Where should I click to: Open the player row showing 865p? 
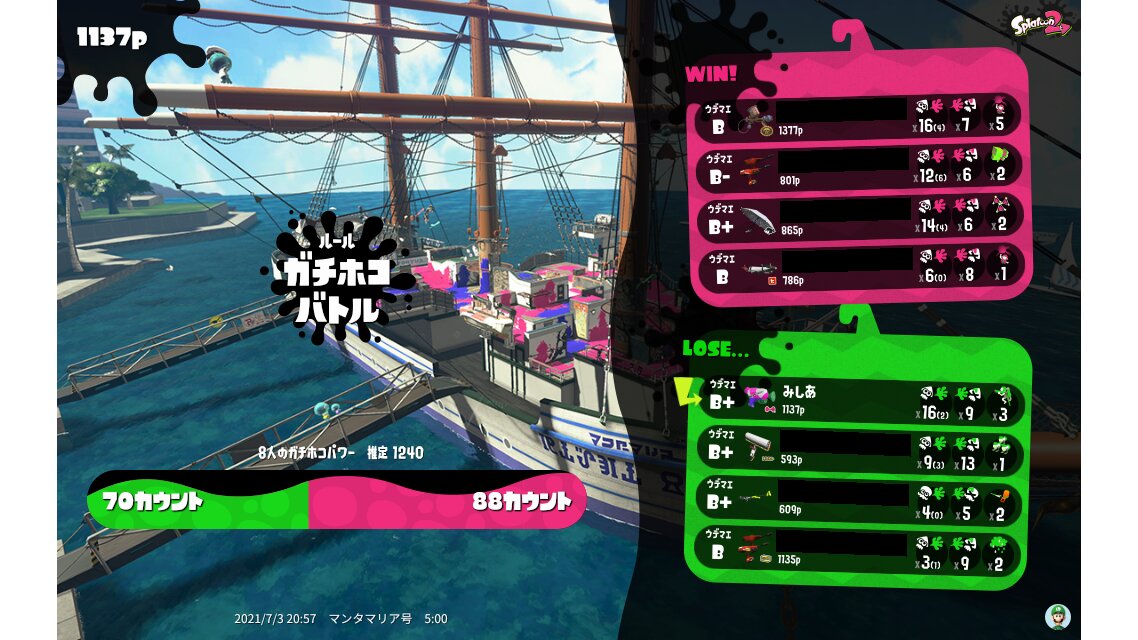tap(859, 216)
